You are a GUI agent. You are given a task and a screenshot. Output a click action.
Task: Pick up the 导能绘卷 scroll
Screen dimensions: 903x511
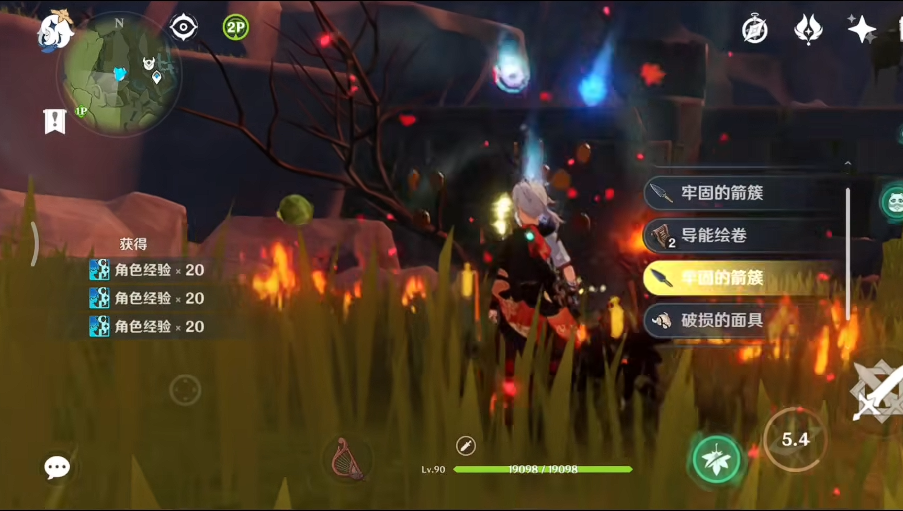click(740, 236)
